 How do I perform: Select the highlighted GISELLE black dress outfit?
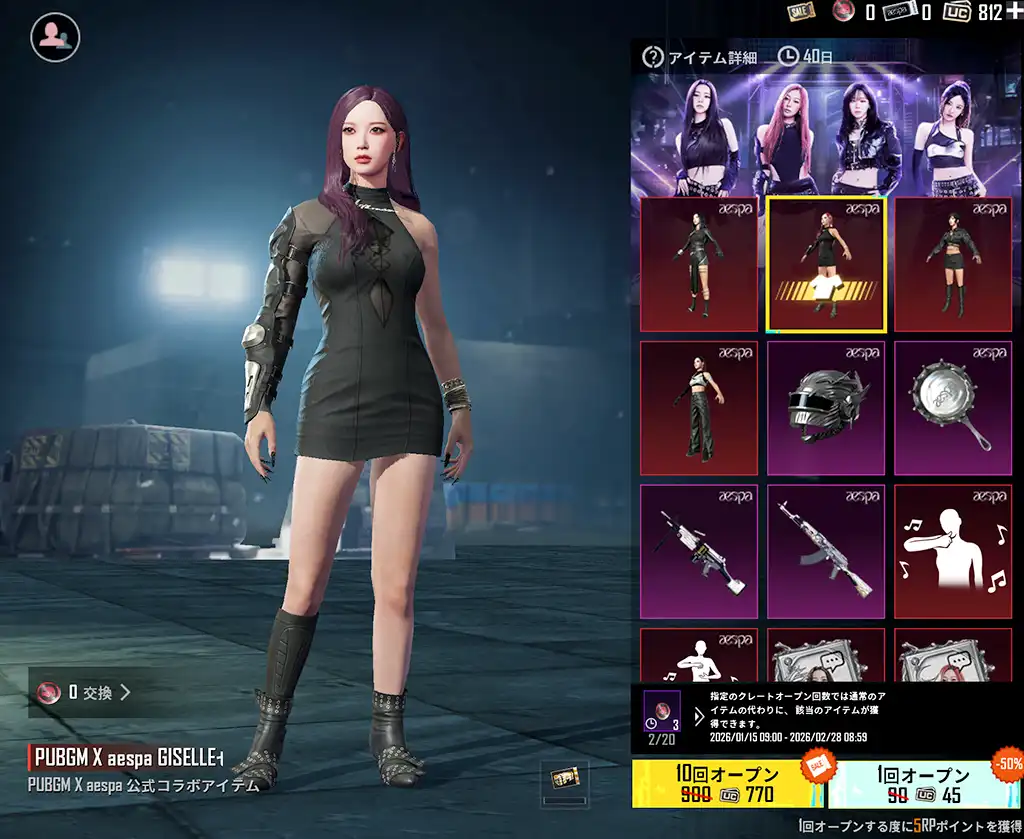(x=825, y=264)
